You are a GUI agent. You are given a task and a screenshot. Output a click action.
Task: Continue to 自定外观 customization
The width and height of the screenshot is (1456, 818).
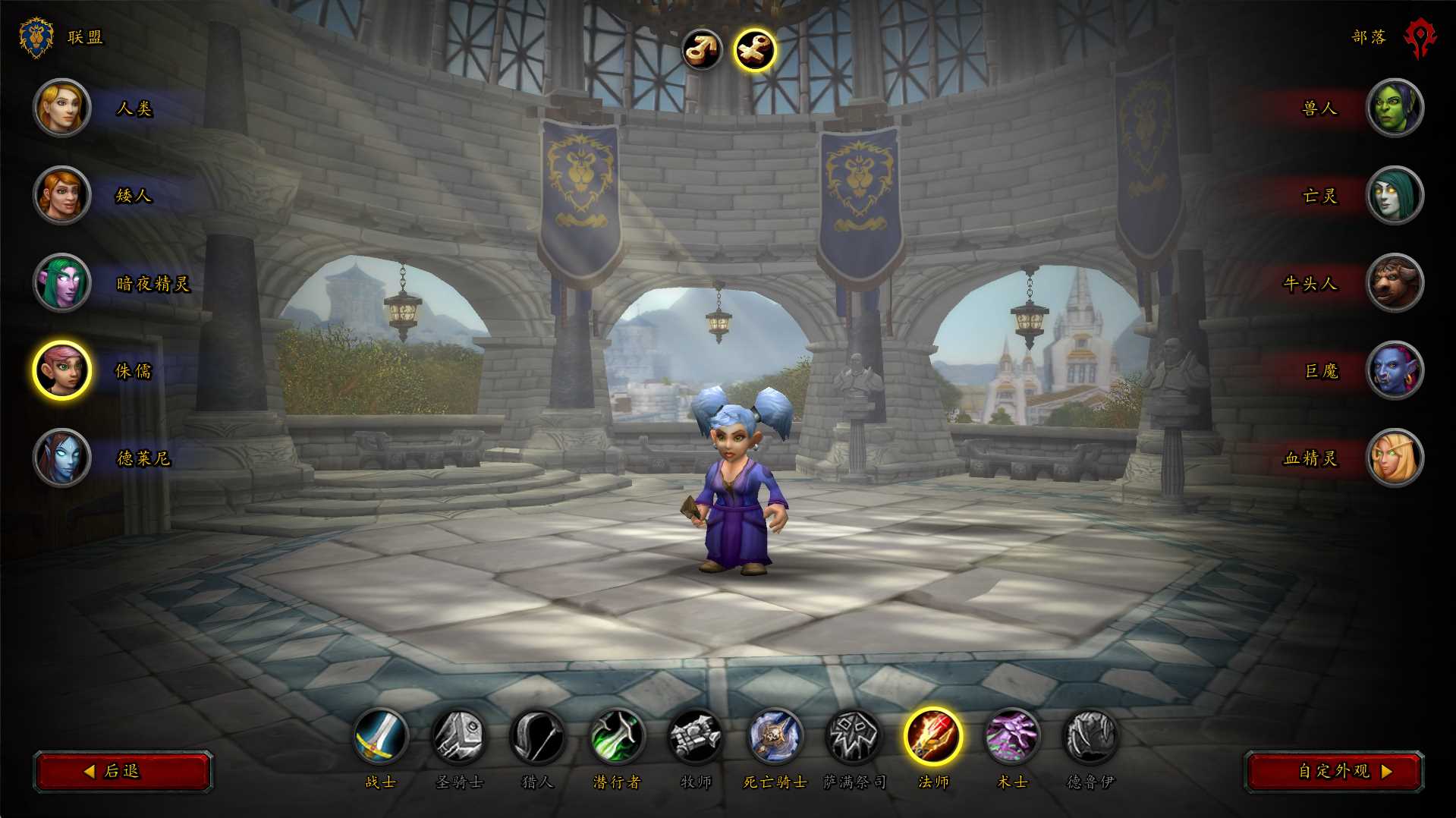tap(1334, 771)
